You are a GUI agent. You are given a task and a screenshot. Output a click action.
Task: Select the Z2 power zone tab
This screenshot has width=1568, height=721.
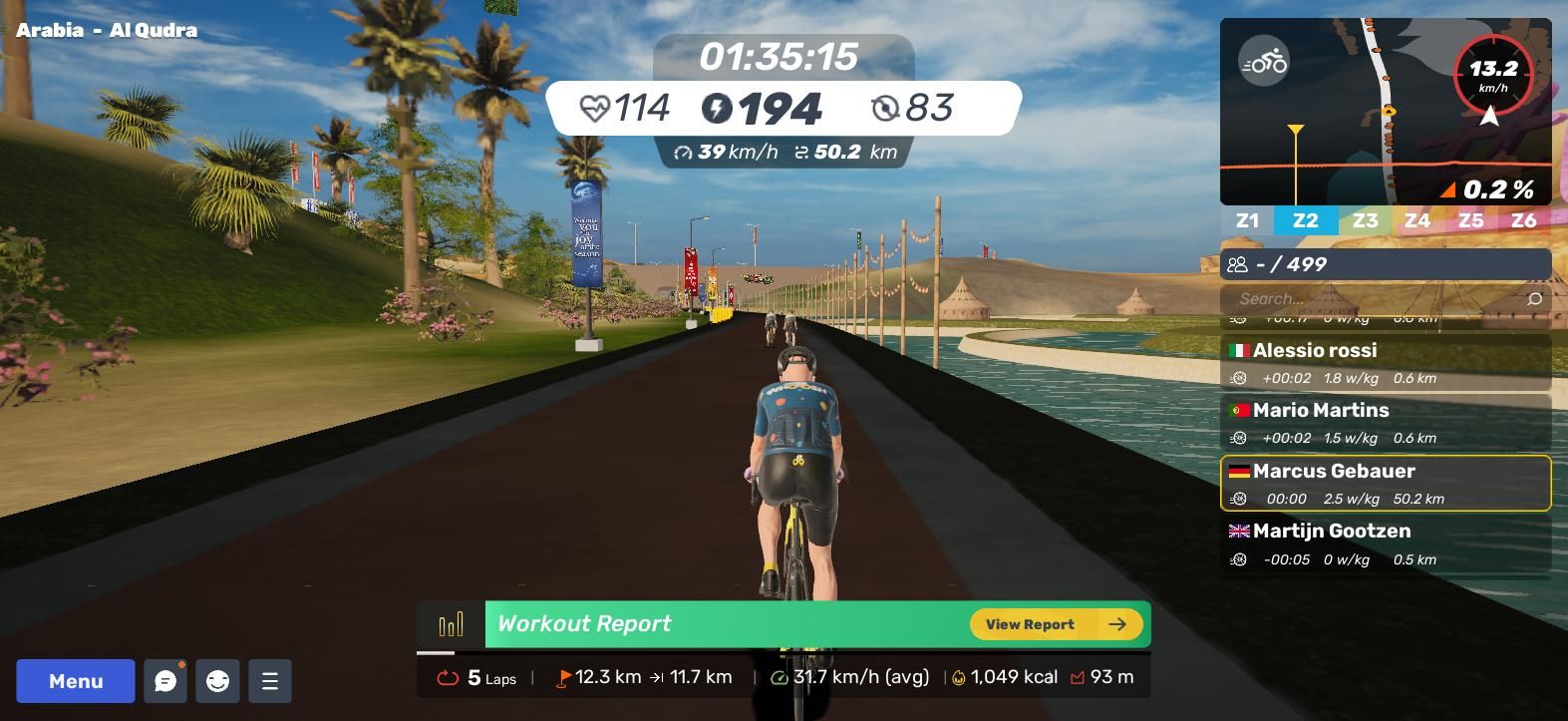[x=1305, y=220]
